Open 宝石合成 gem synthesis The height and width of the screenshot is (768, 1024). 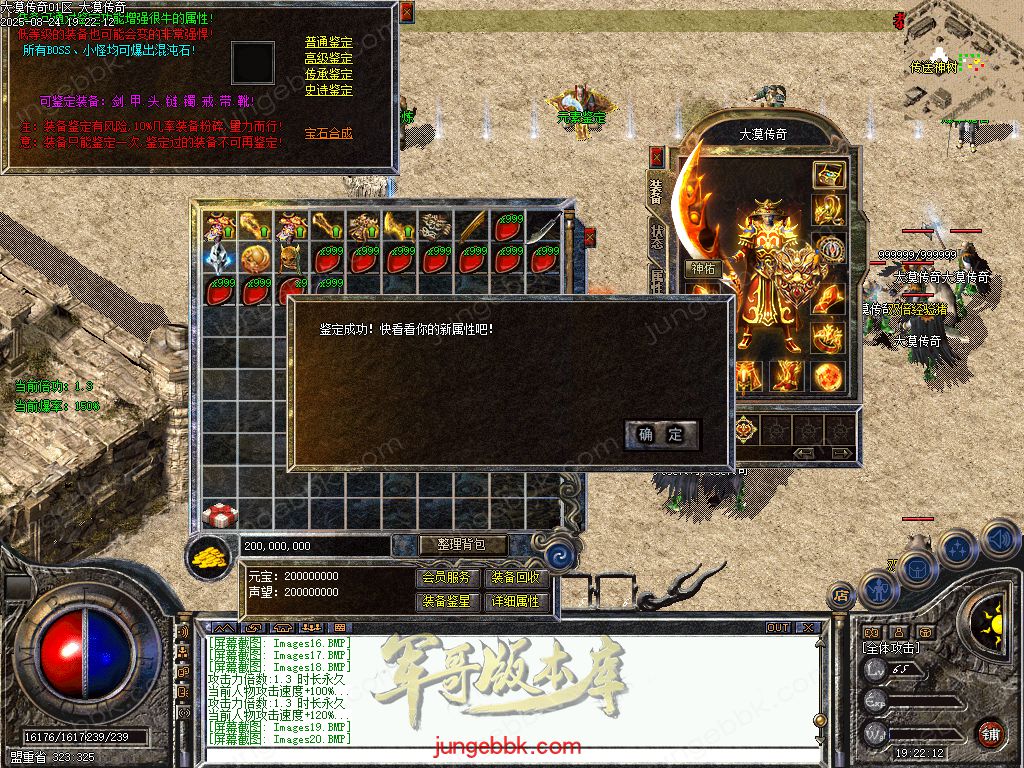(328, 133)
